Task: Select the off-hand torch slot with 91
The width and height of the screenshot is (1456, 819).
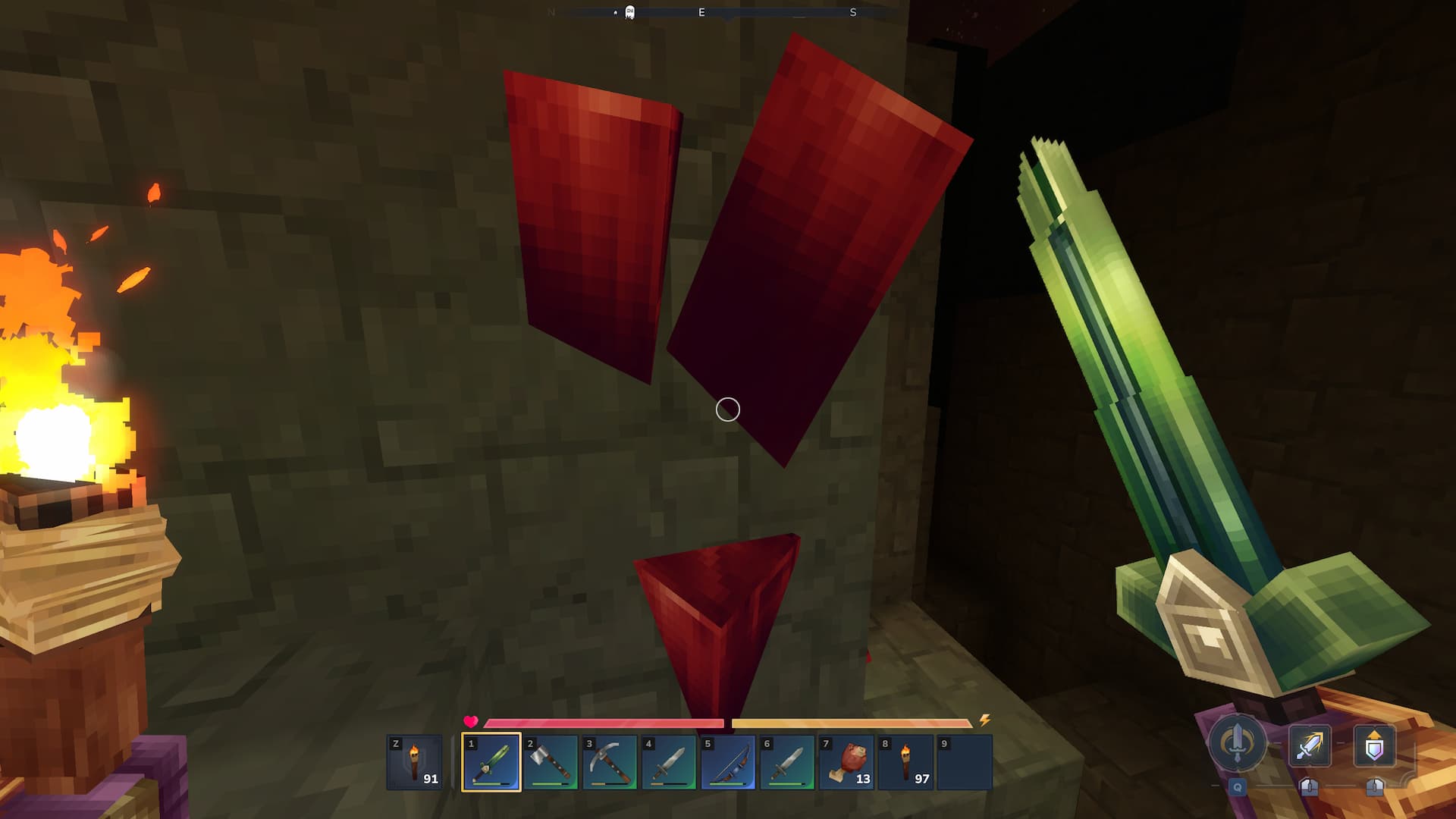Action: (x=414, y=762)
